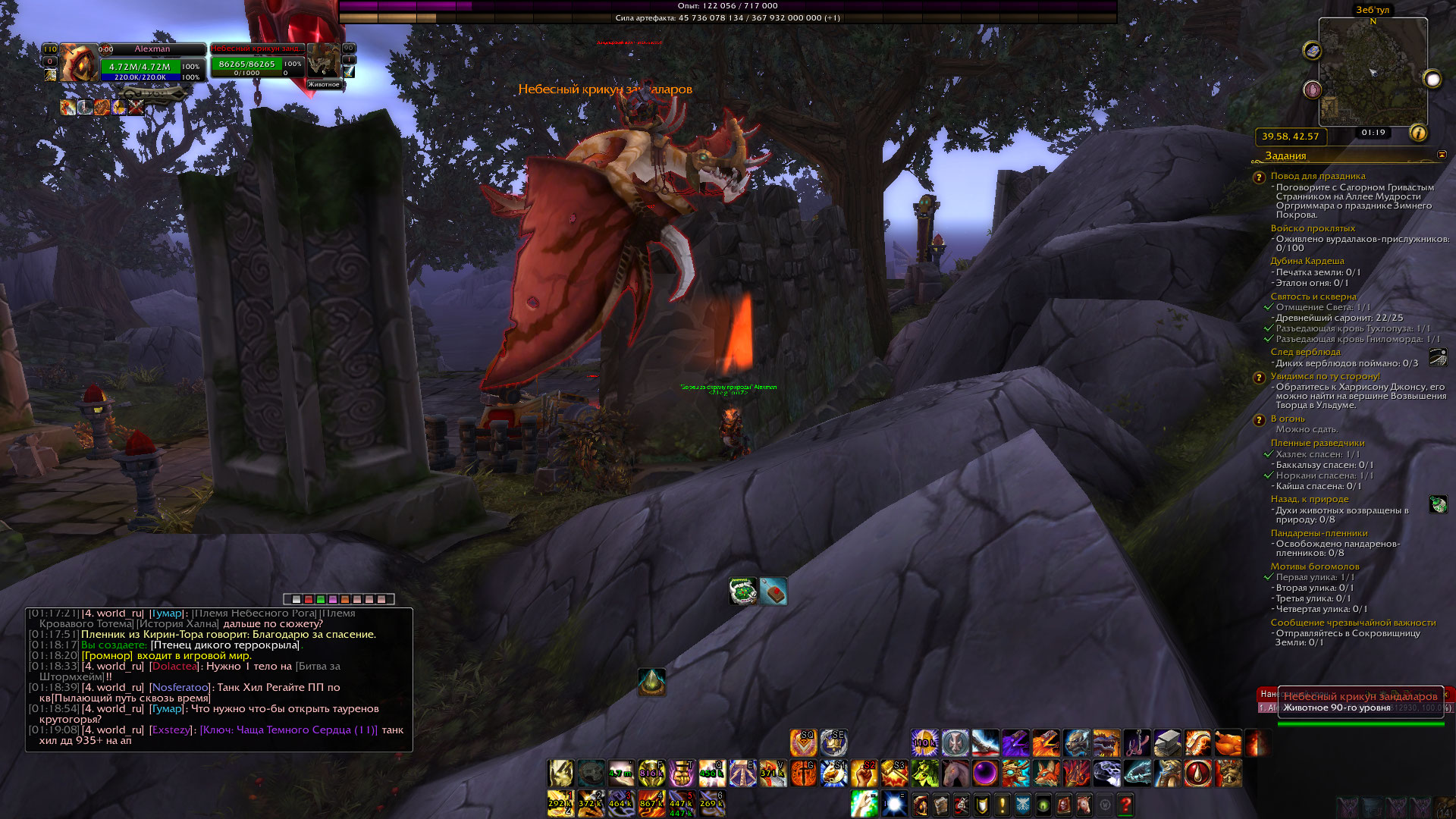Use the quest item for След верблюда

[x=1438, y=357]
